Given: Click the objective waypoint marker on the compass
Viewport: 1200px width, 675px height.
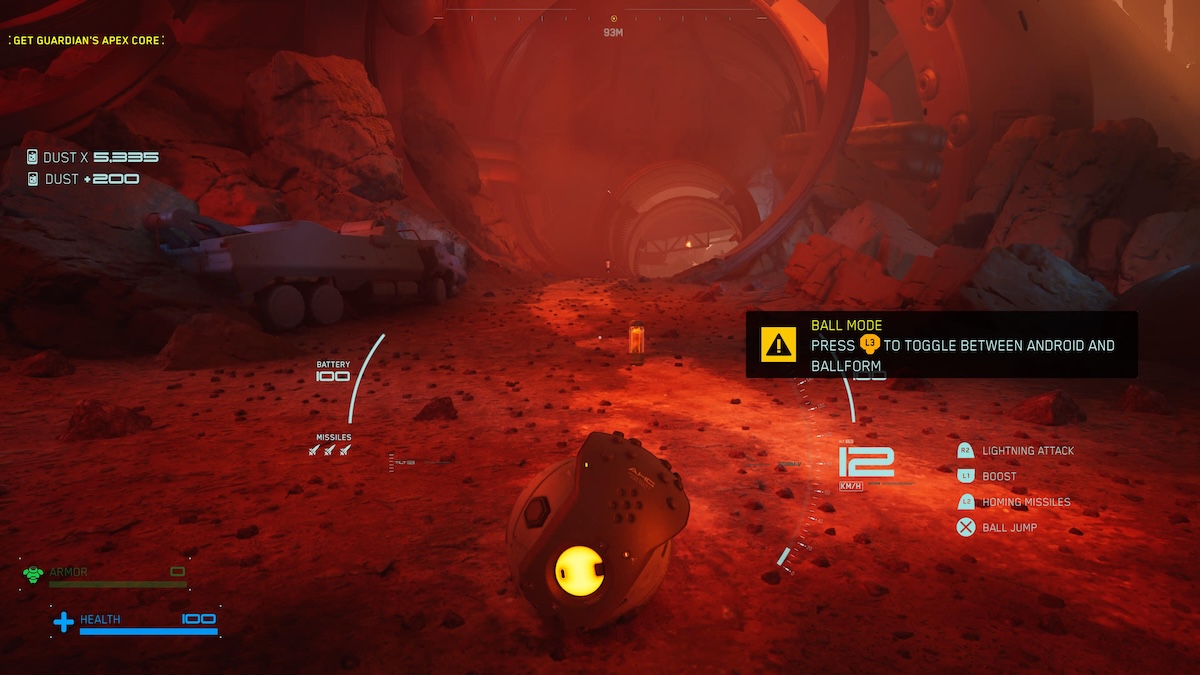Looking at the screenshot, I should coord(613,18).
